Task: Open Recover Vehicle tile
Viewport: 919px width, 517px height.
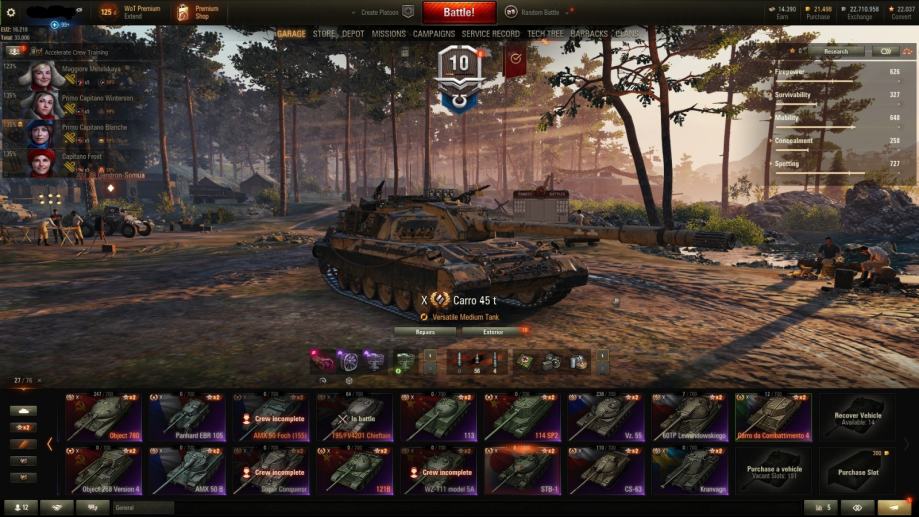Action: point(858,416)
